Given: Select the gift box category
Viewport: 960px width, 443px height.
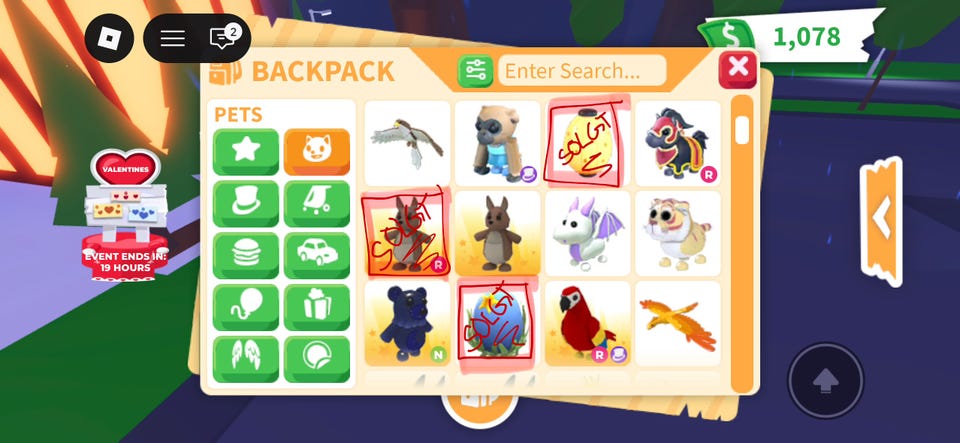Looking at the screenshot, I should pyautogui.click(x=317, y=307).
